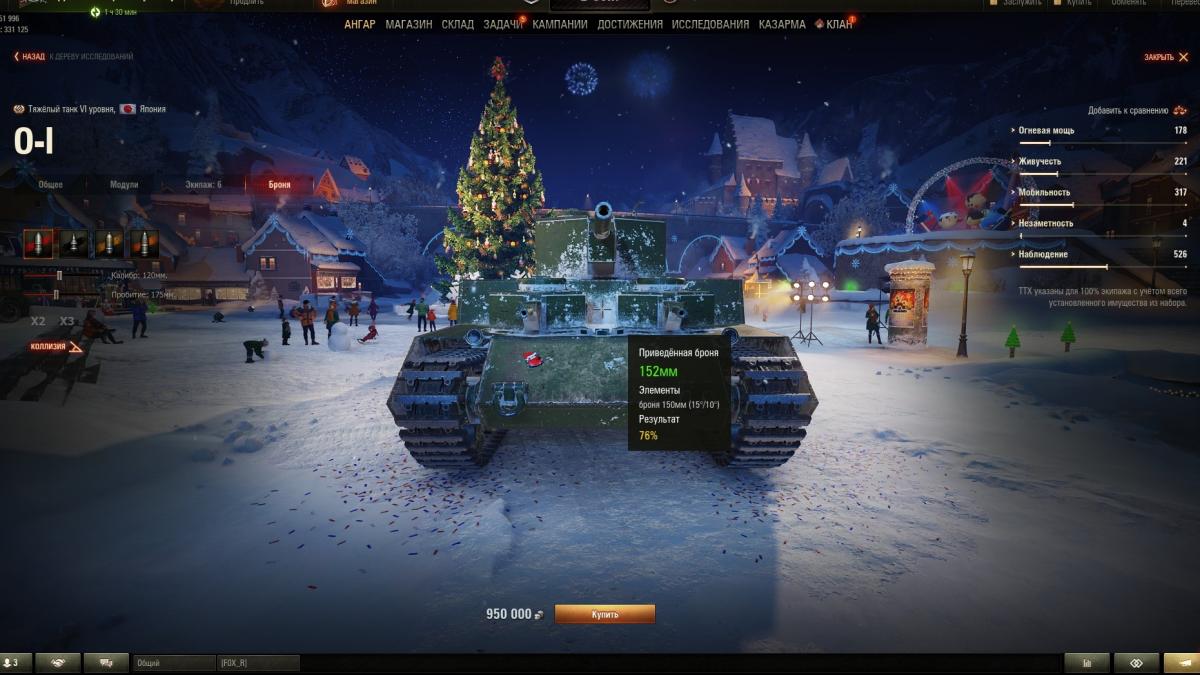Go to the Склад section
The height and width of the screenshot is (675, 1200).
[458, 24]
